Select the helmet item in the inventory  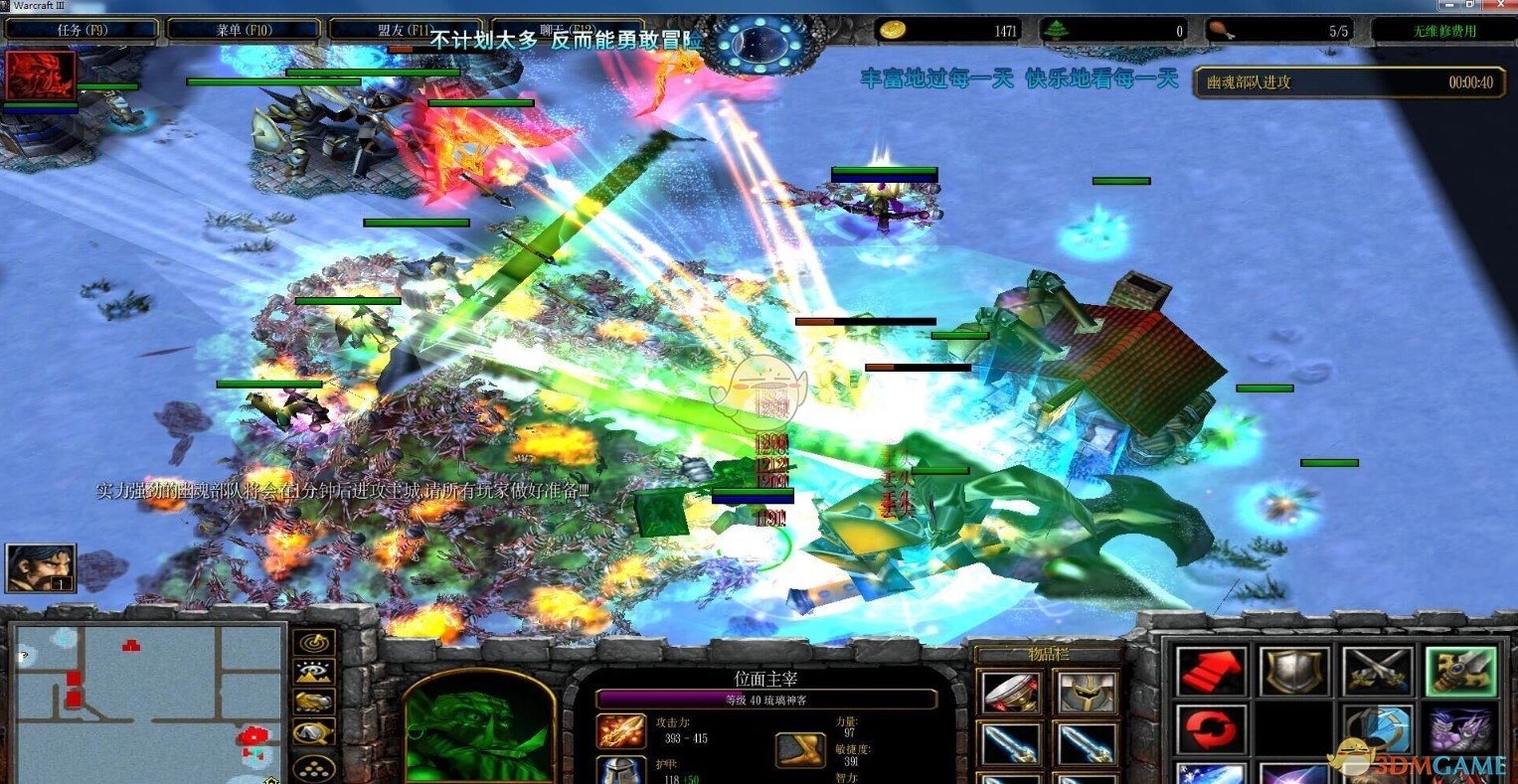coord(1088,693)
